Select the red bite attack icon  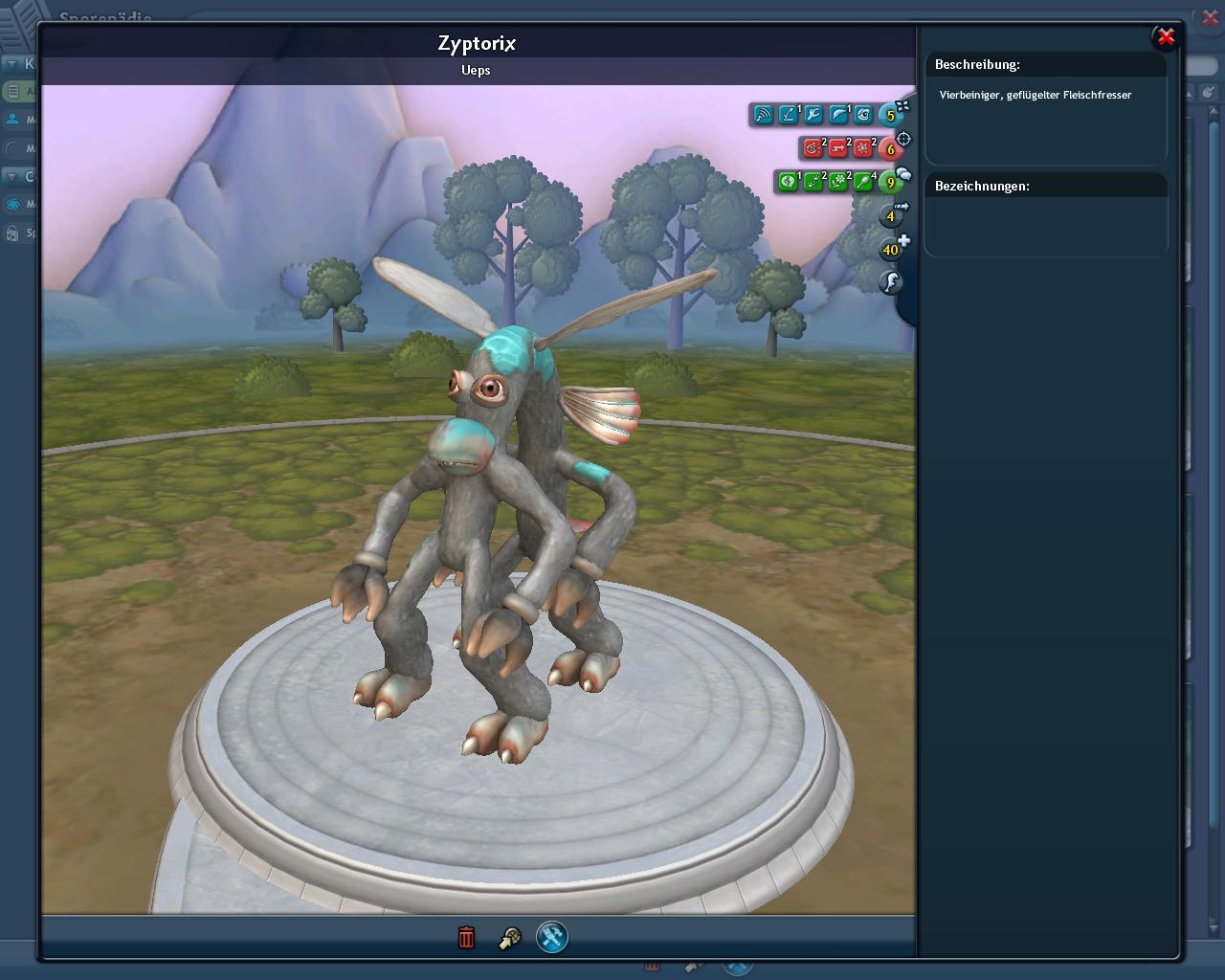[x=813, y=148]
